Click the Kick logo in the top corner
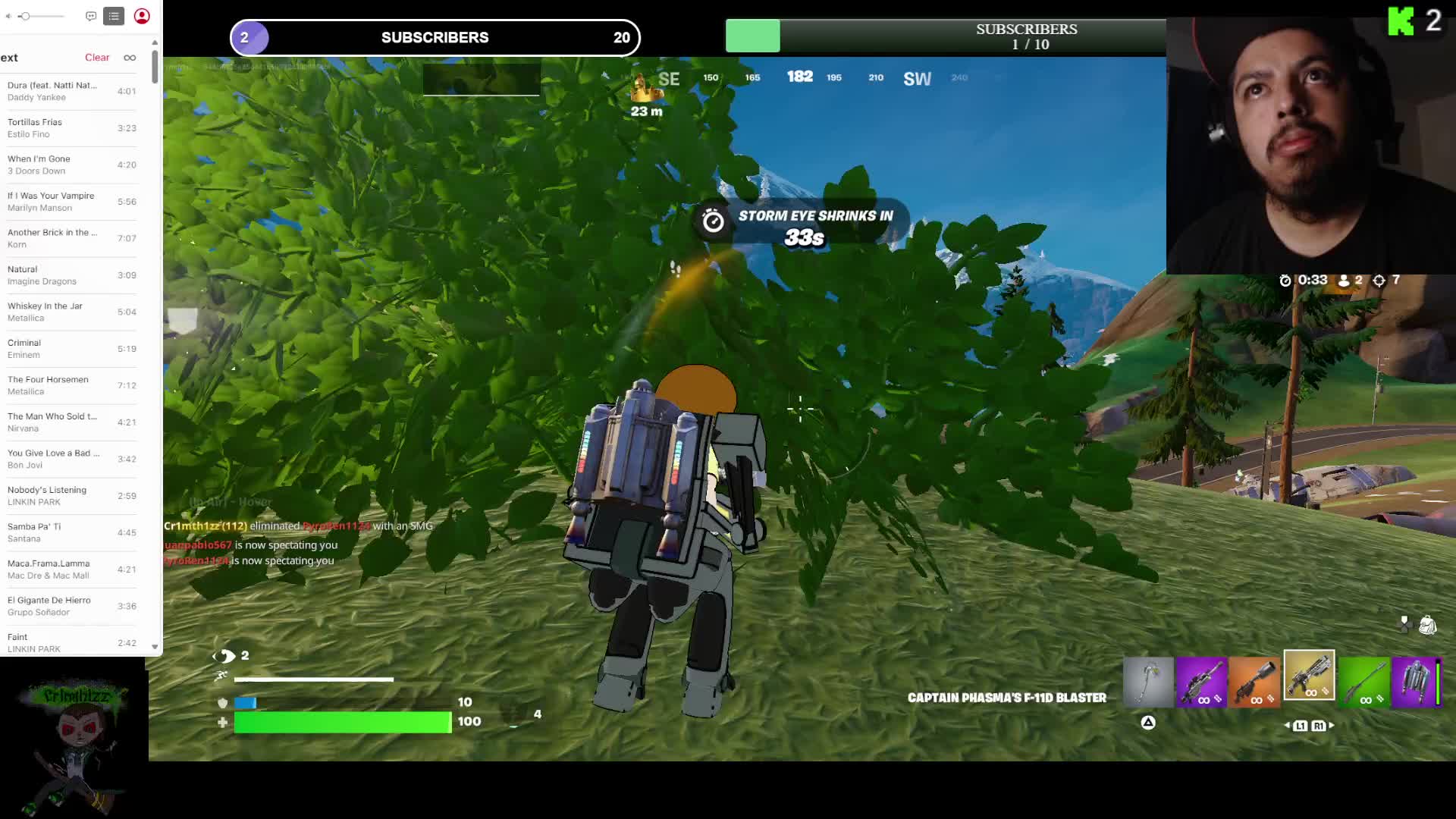 pyautogui.click(x=1401, y=20)
